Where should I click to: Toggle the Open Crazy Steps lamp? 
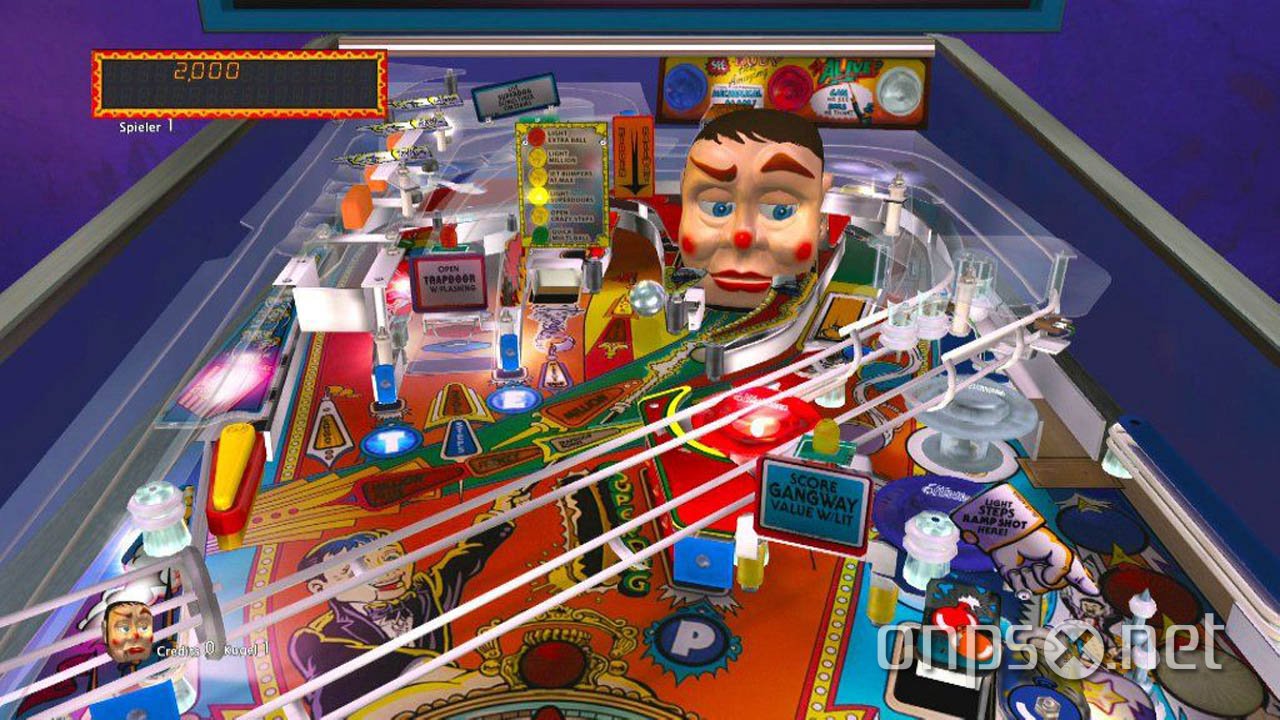tap(537, 216)
